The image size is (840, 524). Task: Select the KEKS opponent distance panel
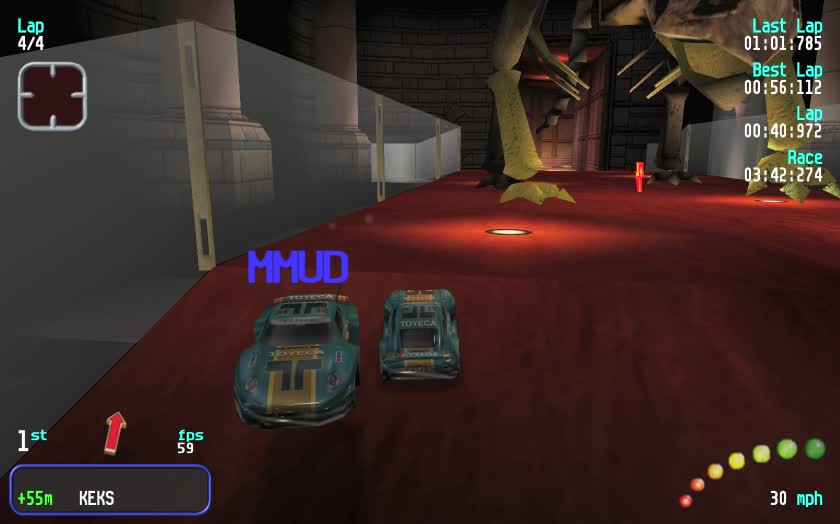point(110,490)
